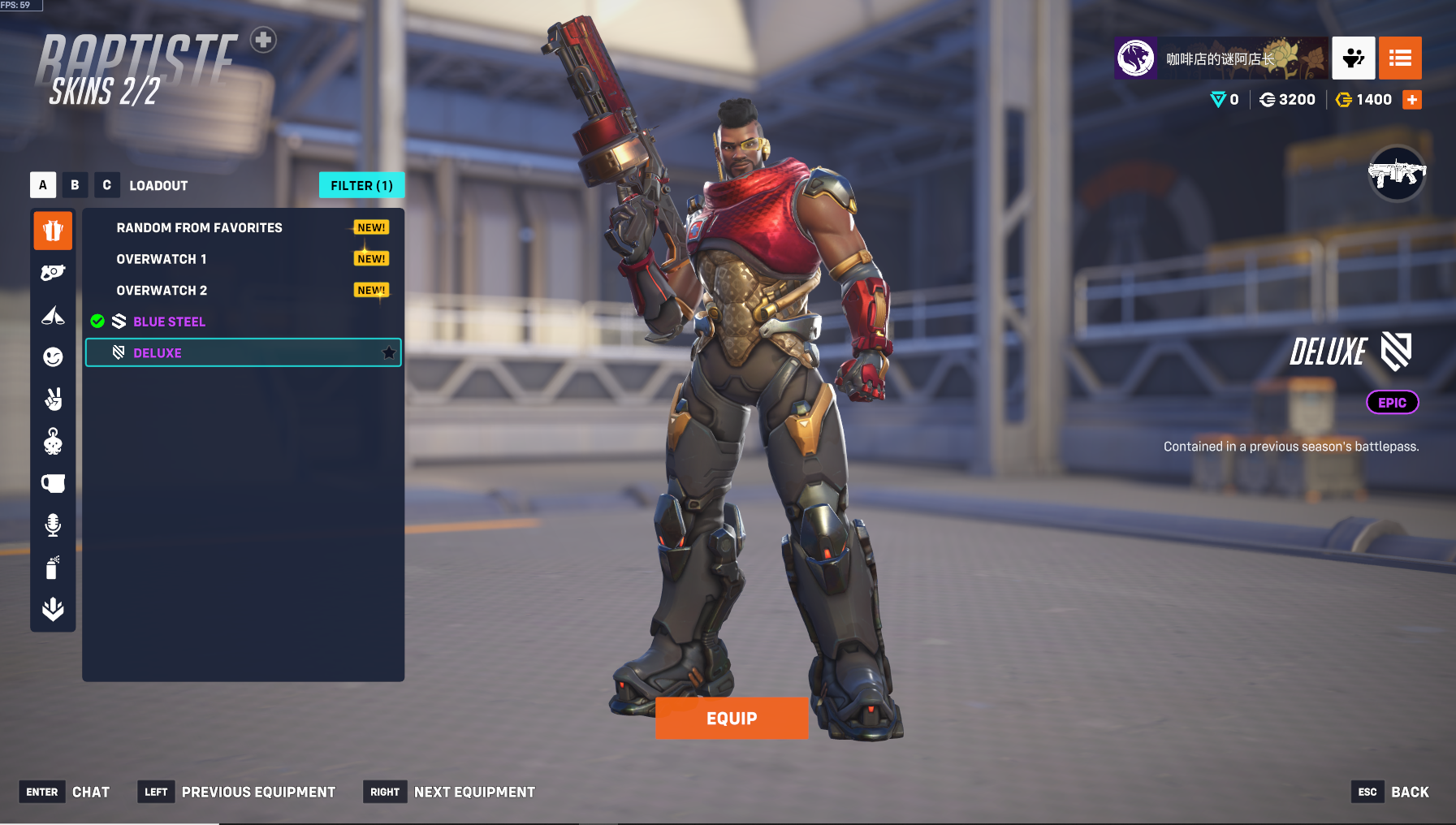Switch to loadout B

75,185
